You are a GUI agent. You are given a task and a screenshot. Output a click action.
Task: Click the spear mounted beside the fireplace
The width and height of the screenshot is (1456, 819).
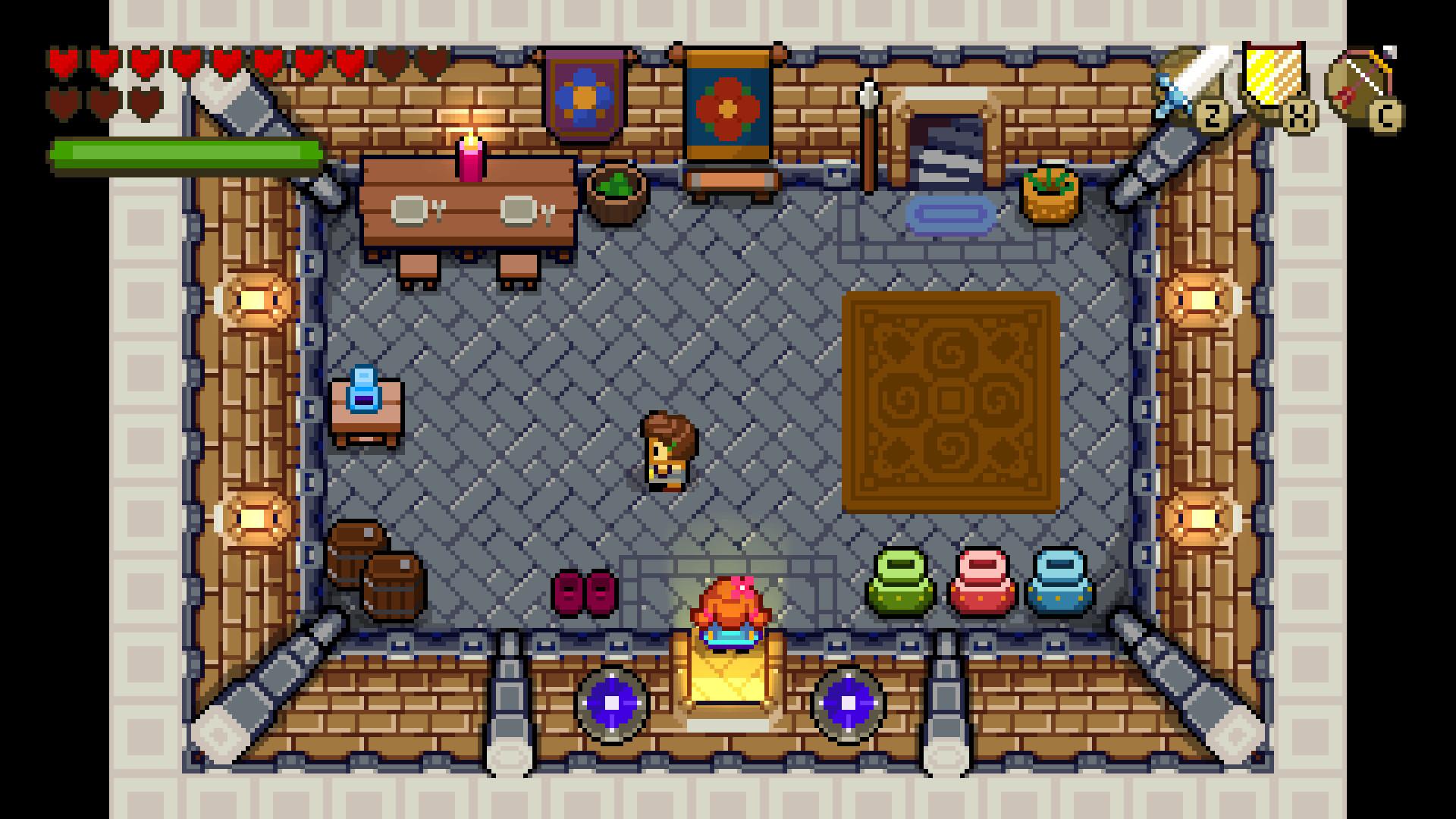[x=867, y=133]
